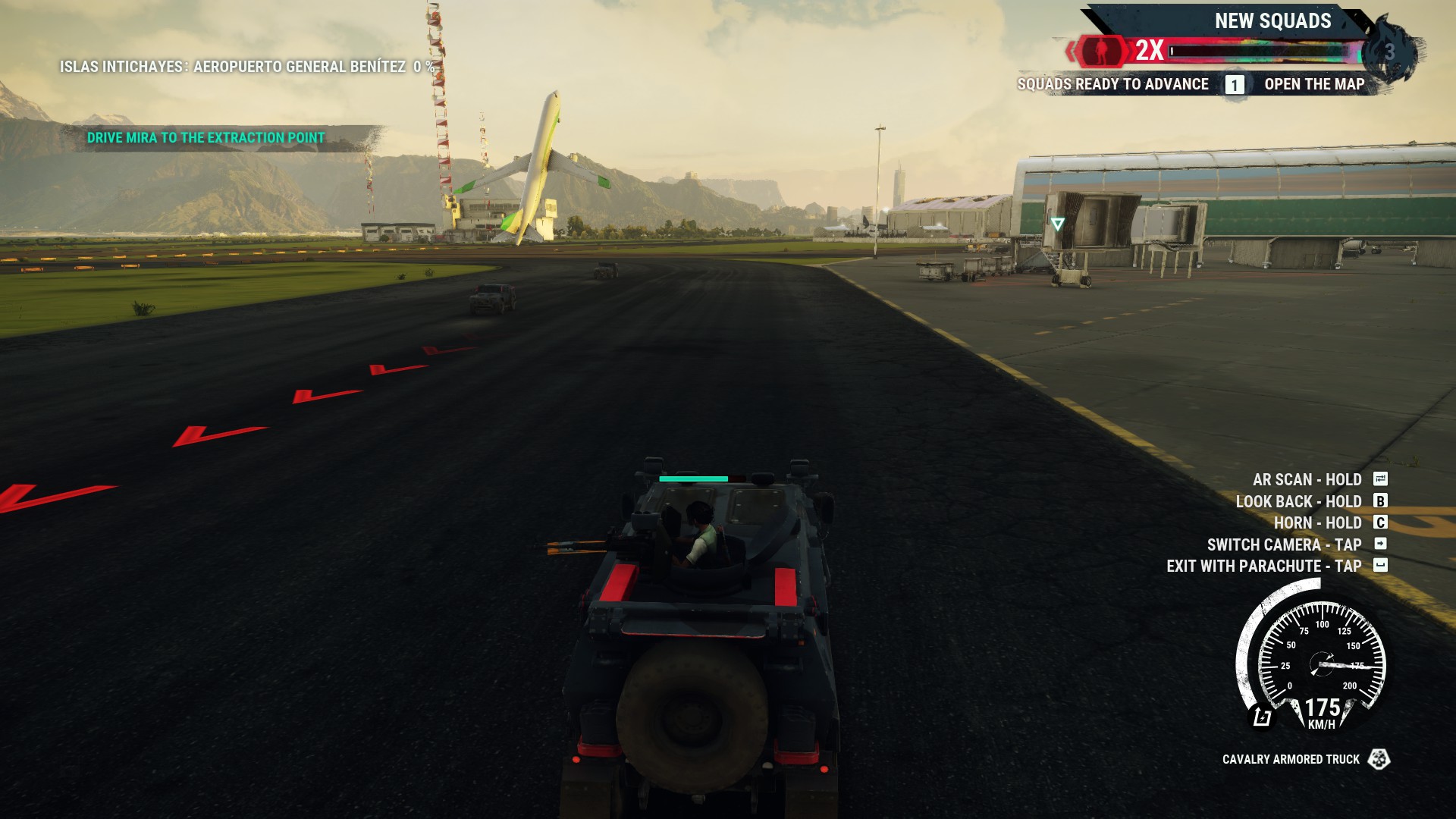Screen dimensions: 1456x819
Task: Select the teal extraction waypoint marker
Action: (x=1057, y=224)
